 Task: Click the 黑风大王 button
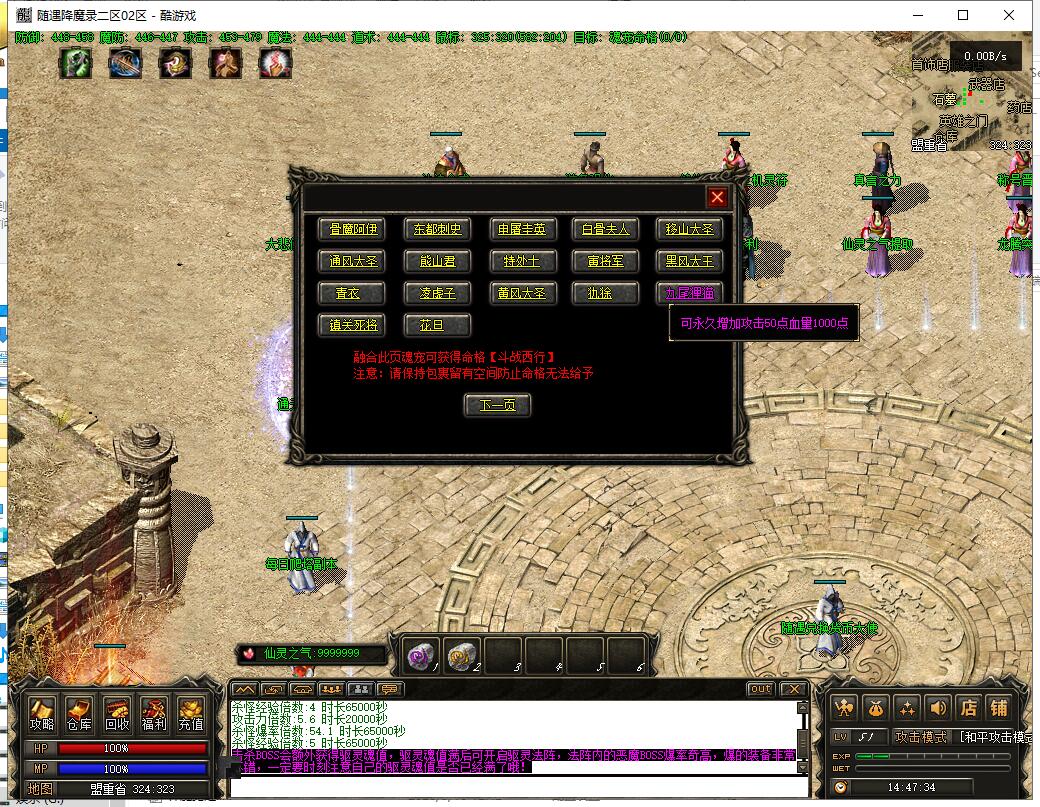690,261
